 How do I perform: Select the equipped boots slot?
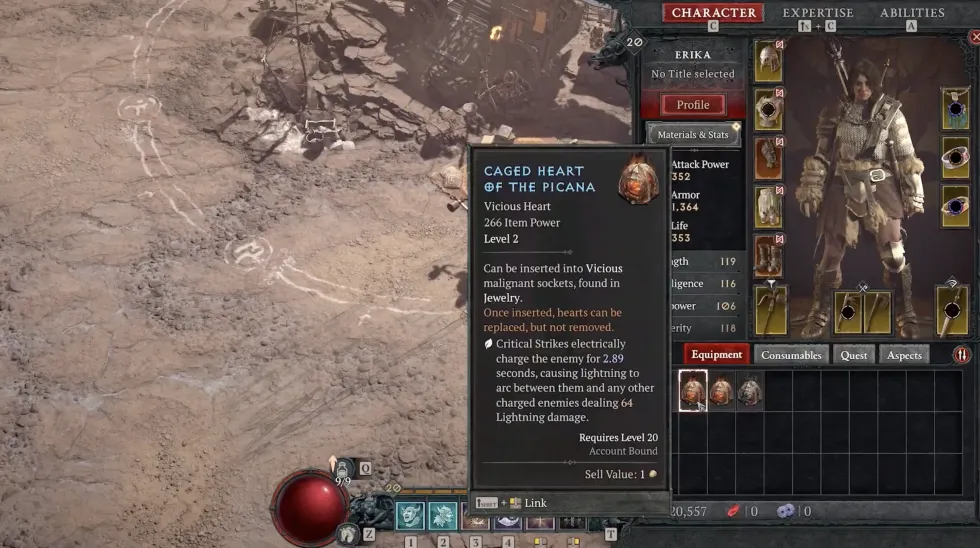coord(768,256)
